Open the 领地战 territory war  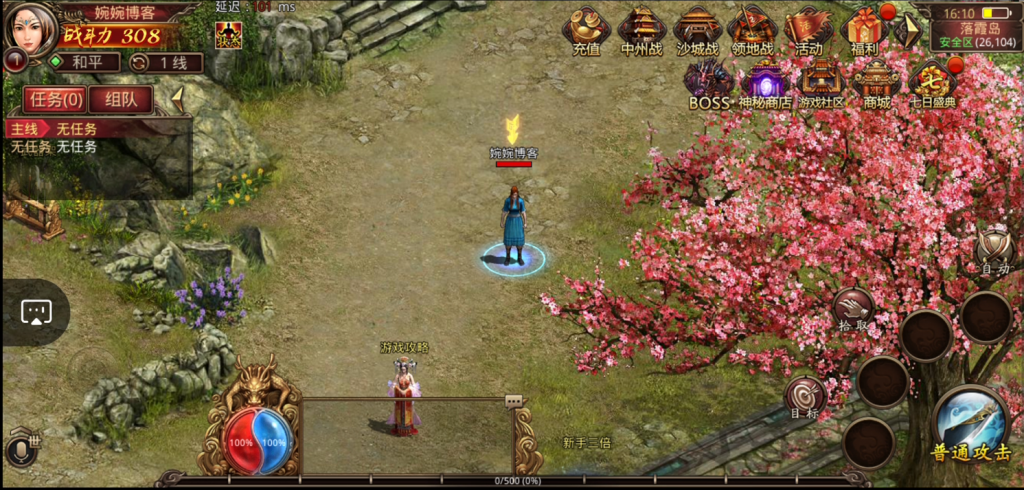[752, 30]
